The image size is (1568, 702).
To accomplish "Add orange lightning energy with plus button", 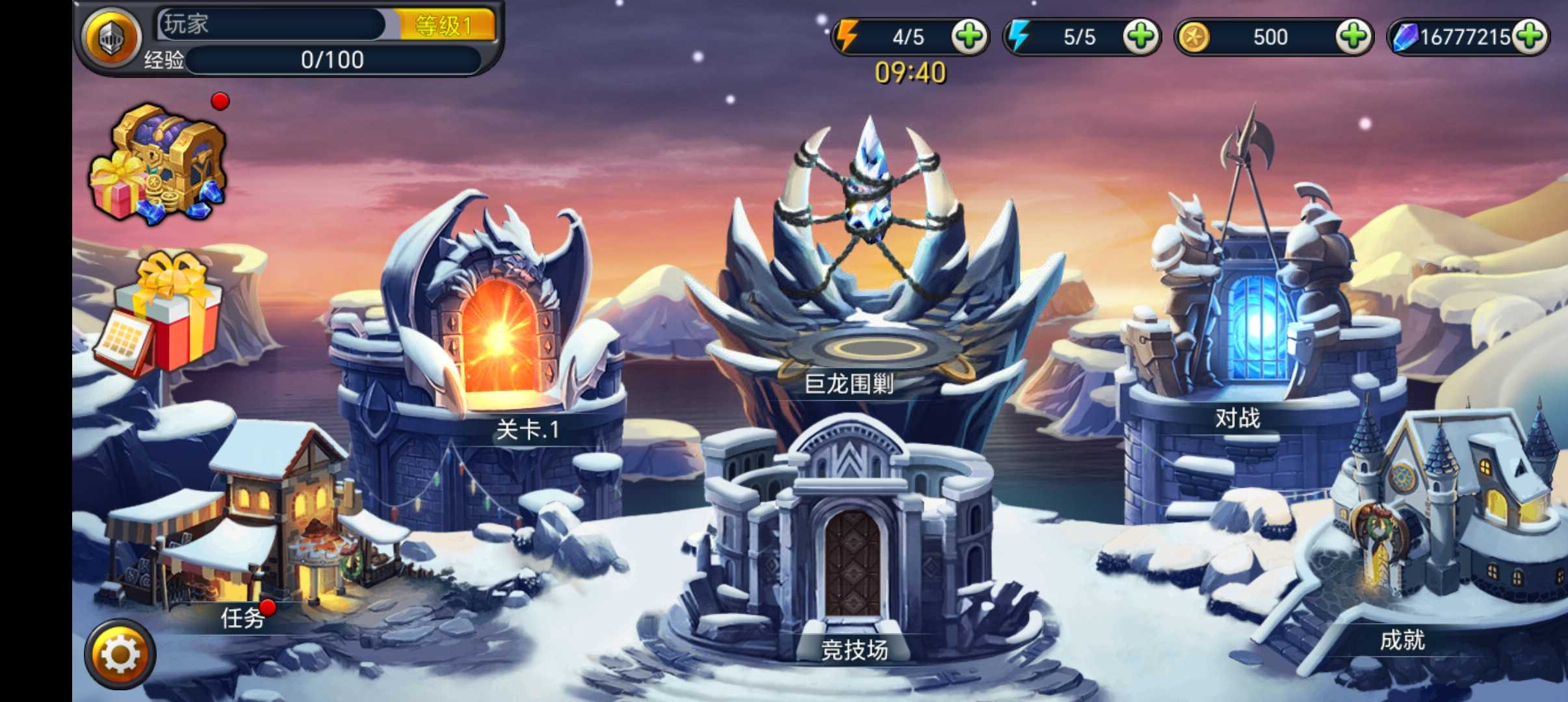I will pos(969,36).
